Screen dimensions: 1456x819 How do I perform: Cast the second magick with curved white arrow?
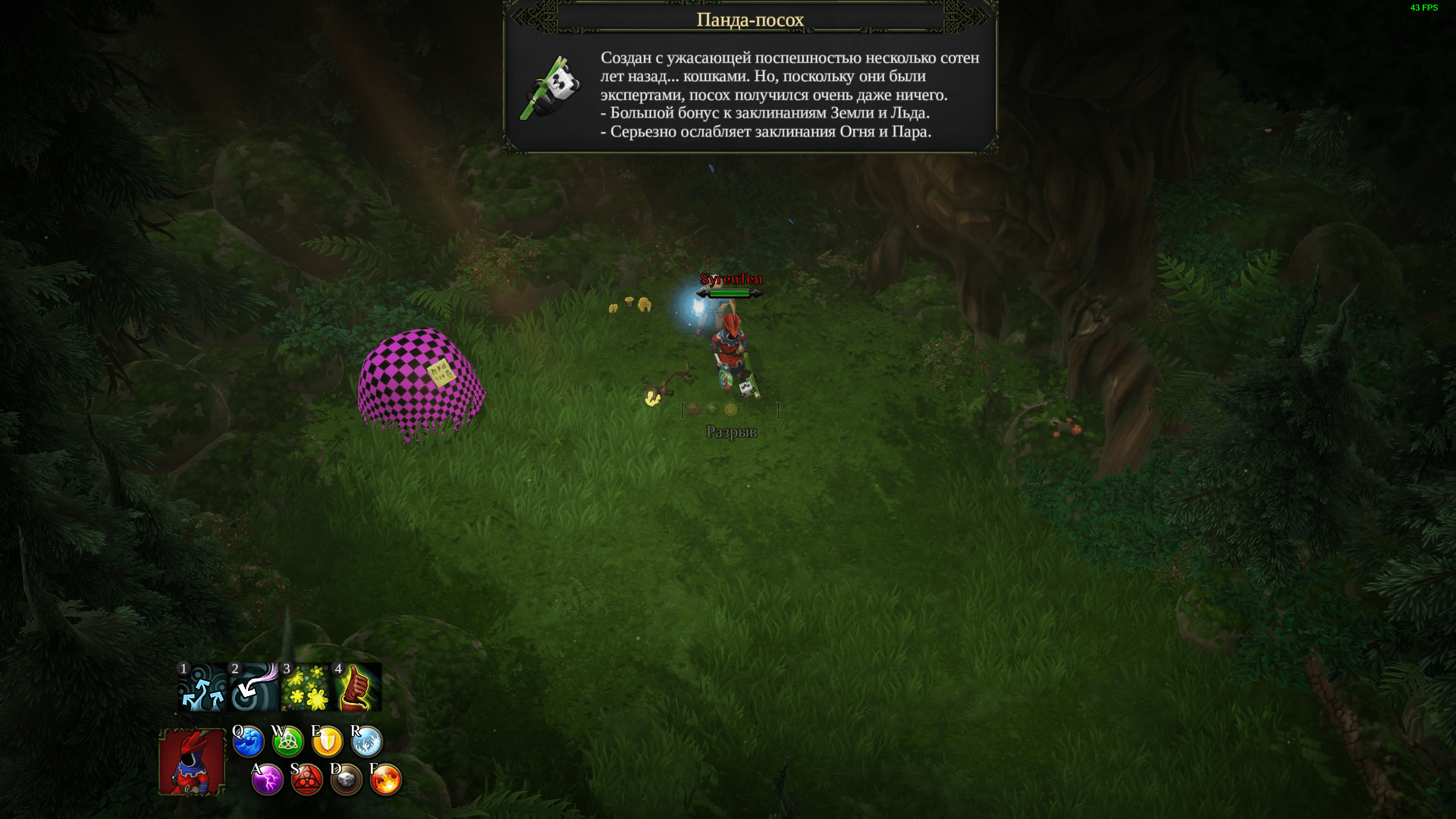point(254,688)
